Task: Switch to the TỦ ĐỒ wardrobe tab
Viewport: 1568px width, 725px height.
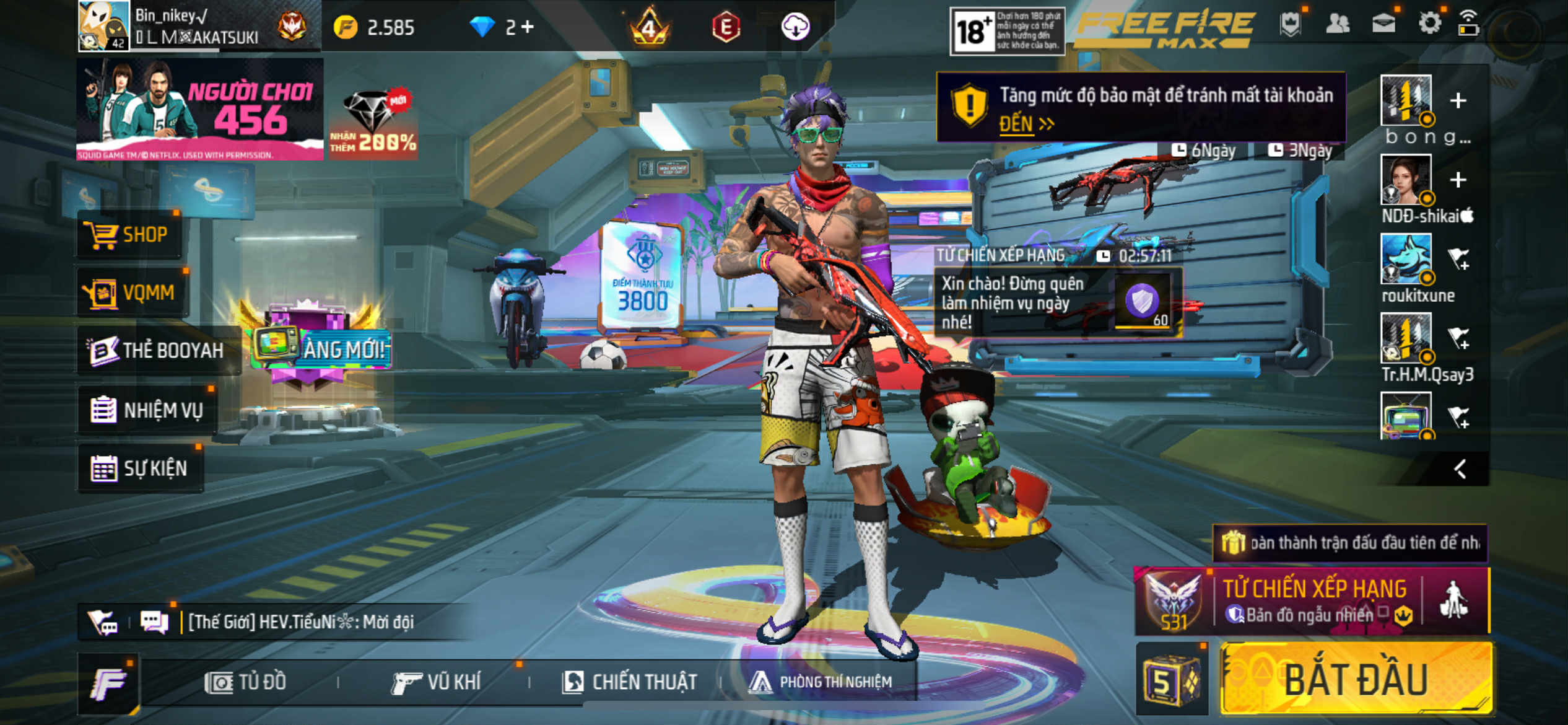Action: click(x=246, y=682)
